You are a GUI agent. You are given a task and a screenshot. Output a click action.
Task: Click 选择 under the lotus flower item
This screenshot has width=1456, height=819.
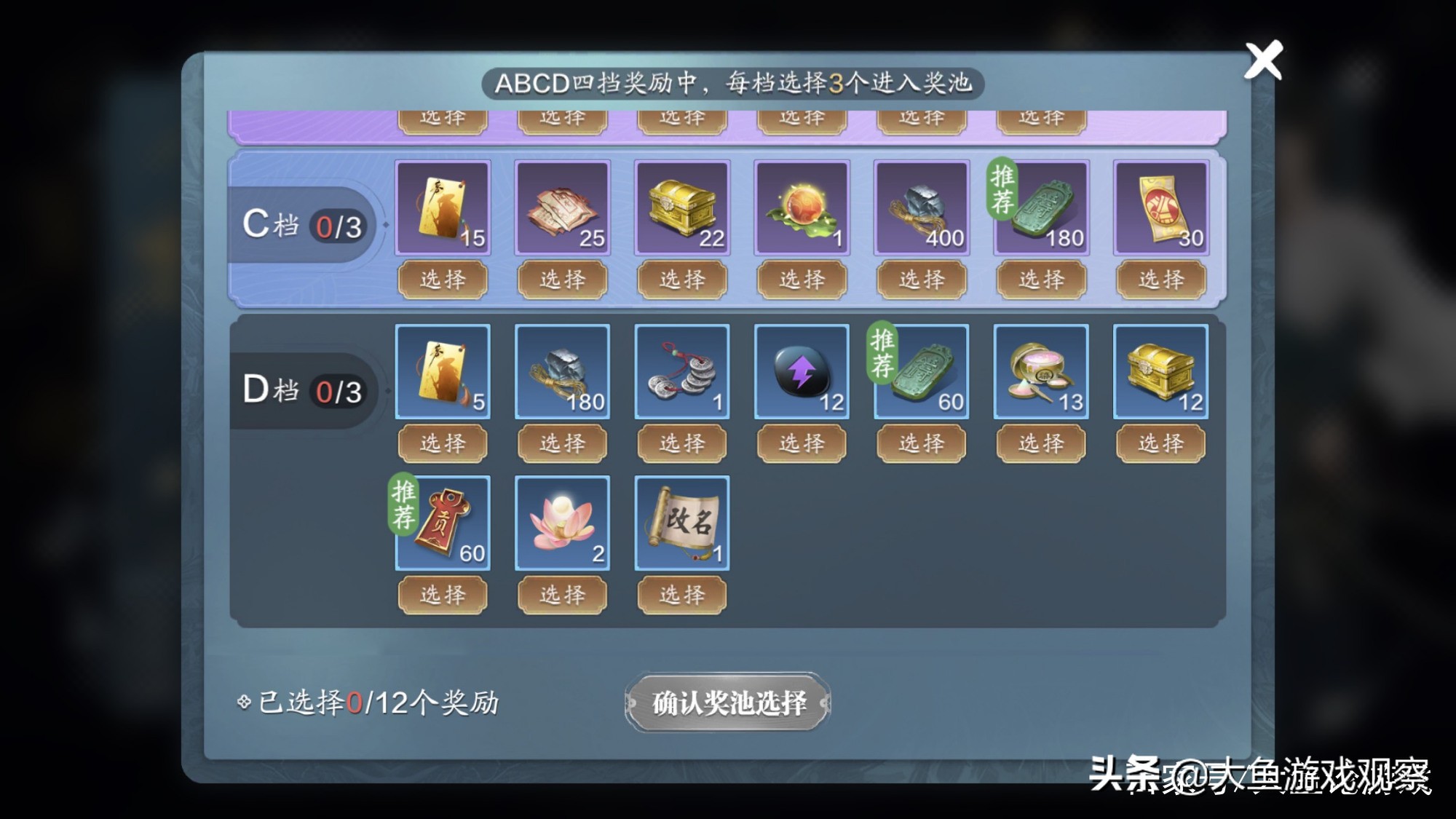pyautogui.click(x=561, y=595)
